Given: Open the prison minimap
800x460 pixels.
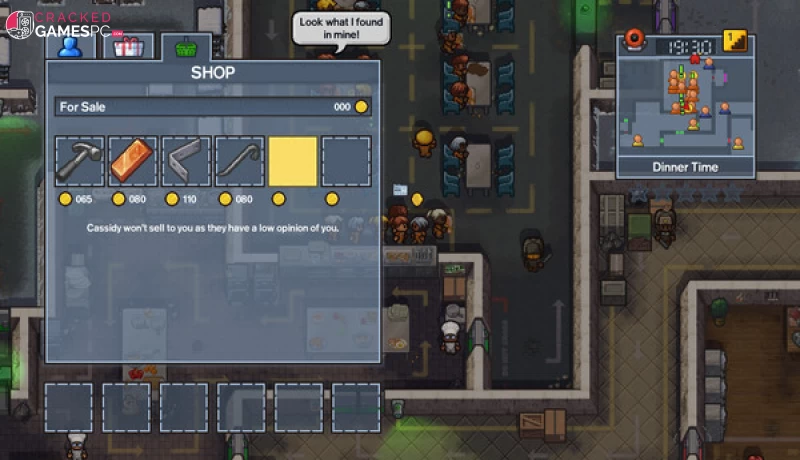Looking at the screenshot, I should pos(684,107).
